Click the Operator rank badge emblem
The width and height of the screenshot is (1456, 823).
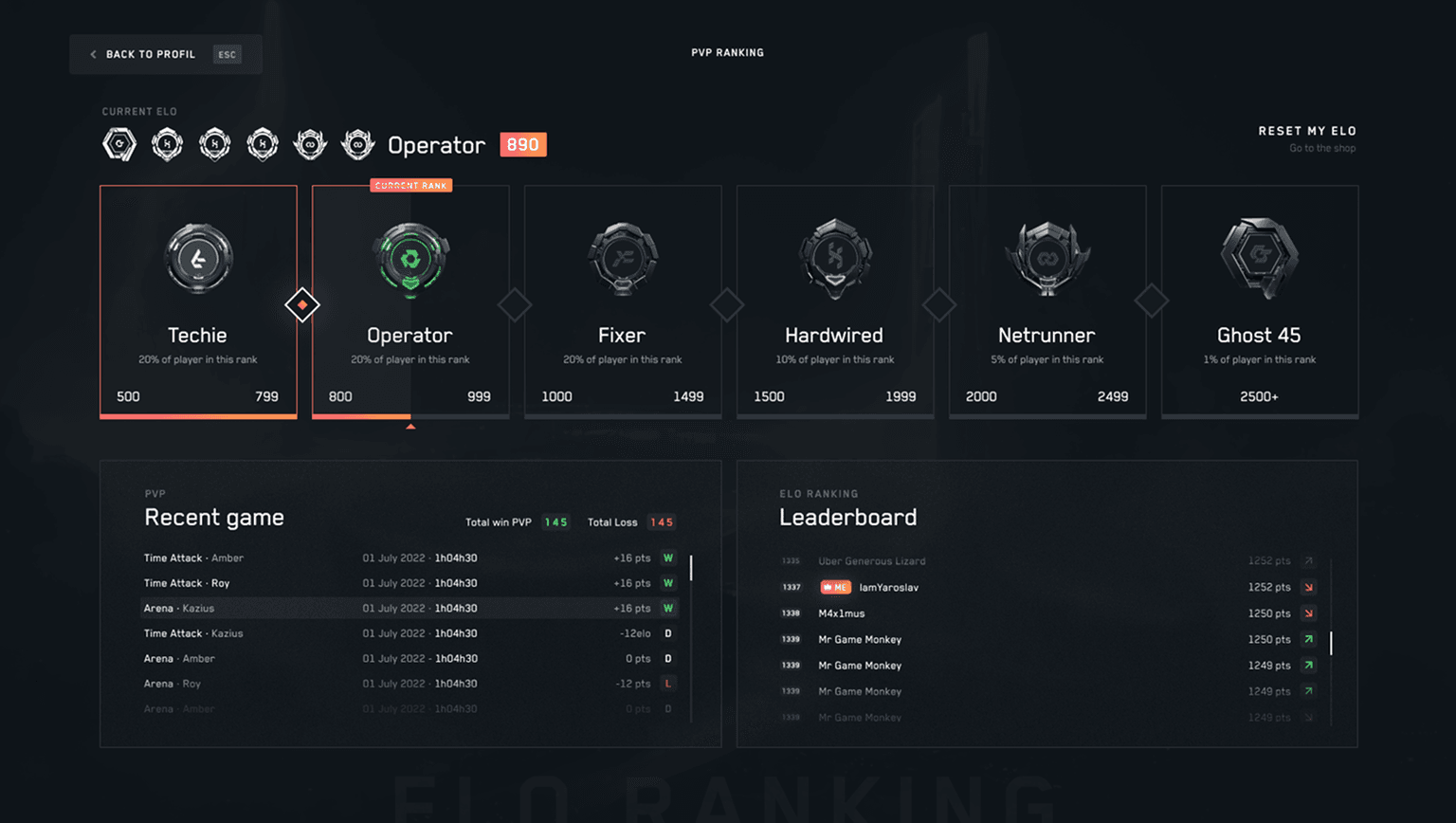click(x=410, y=259)
